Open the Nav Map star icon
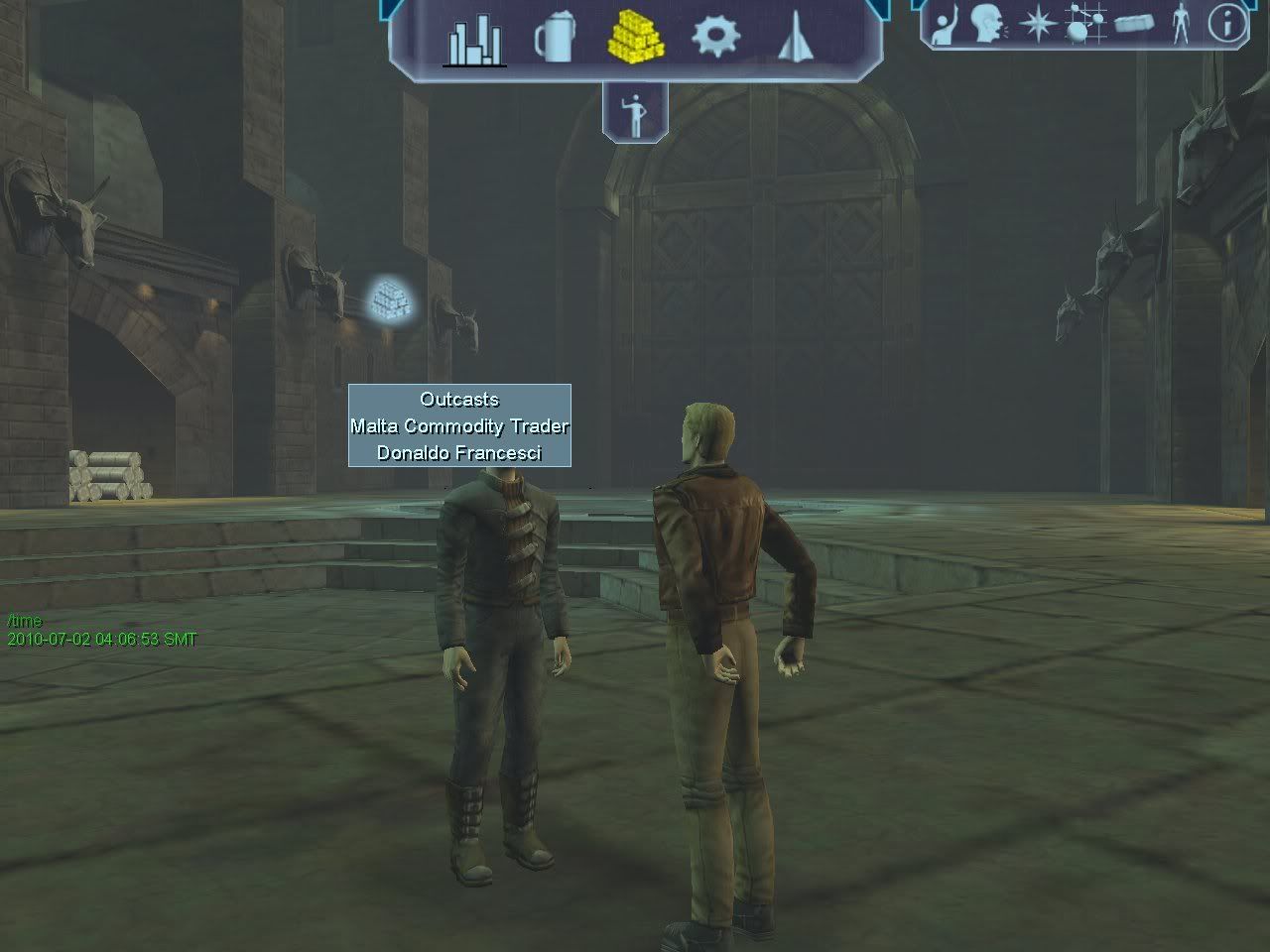The width and height of the screenshot is (1270, 952). click(1038, 23)
